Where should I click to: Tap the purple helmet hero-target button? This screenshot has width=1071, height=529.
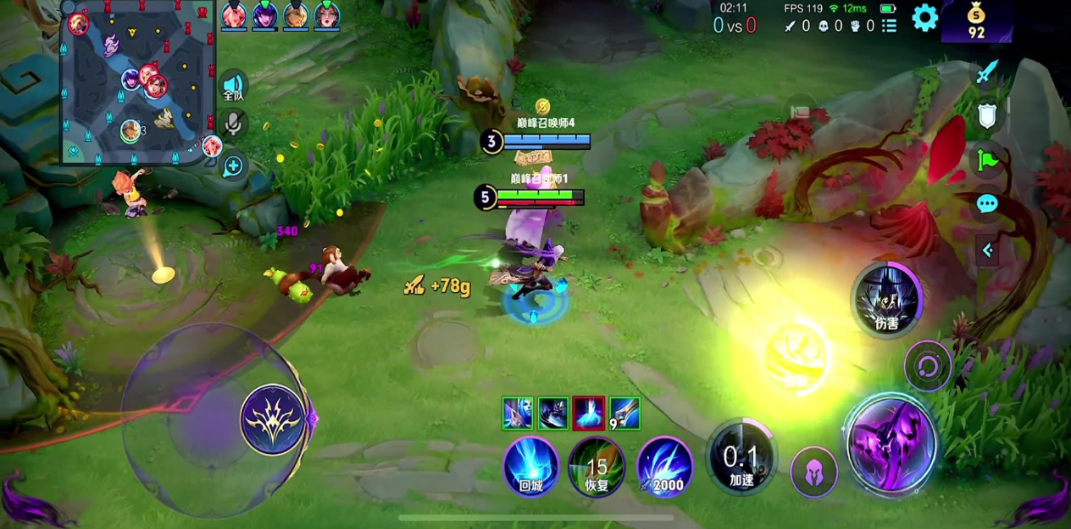(814, 471)
